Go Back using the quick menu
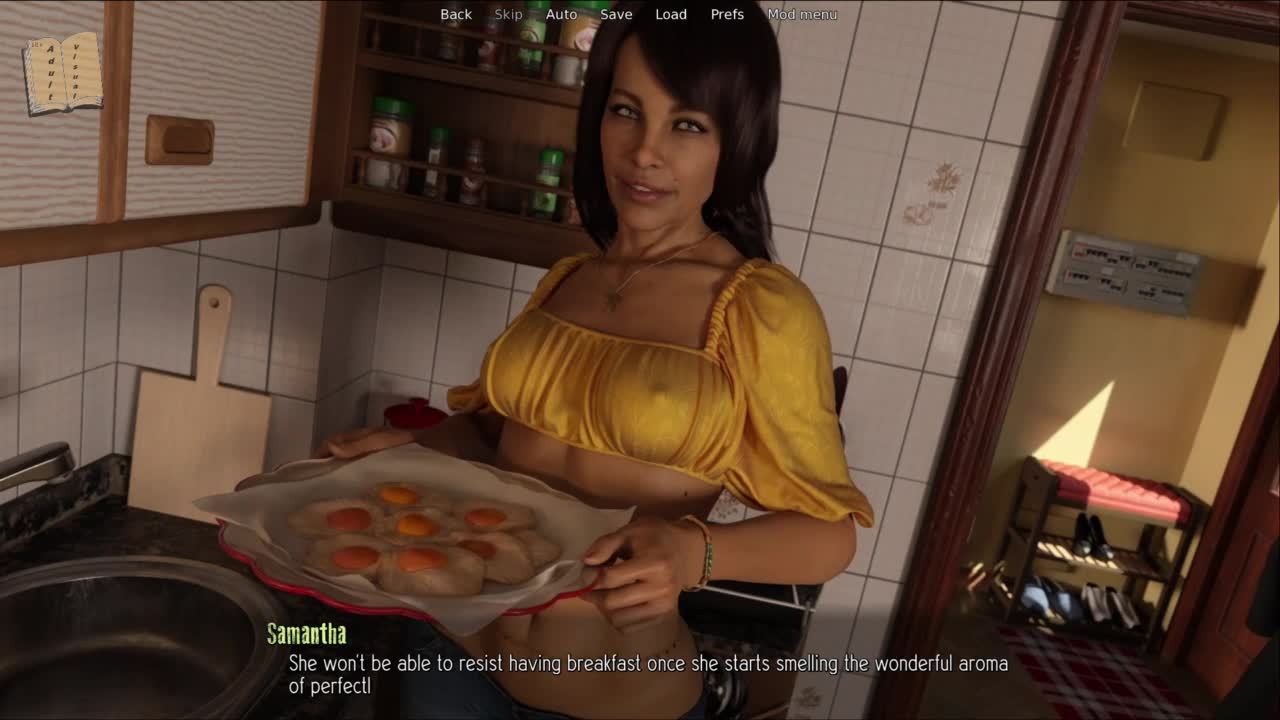This screenshot has width=1280, height=720. pos(456,14)
